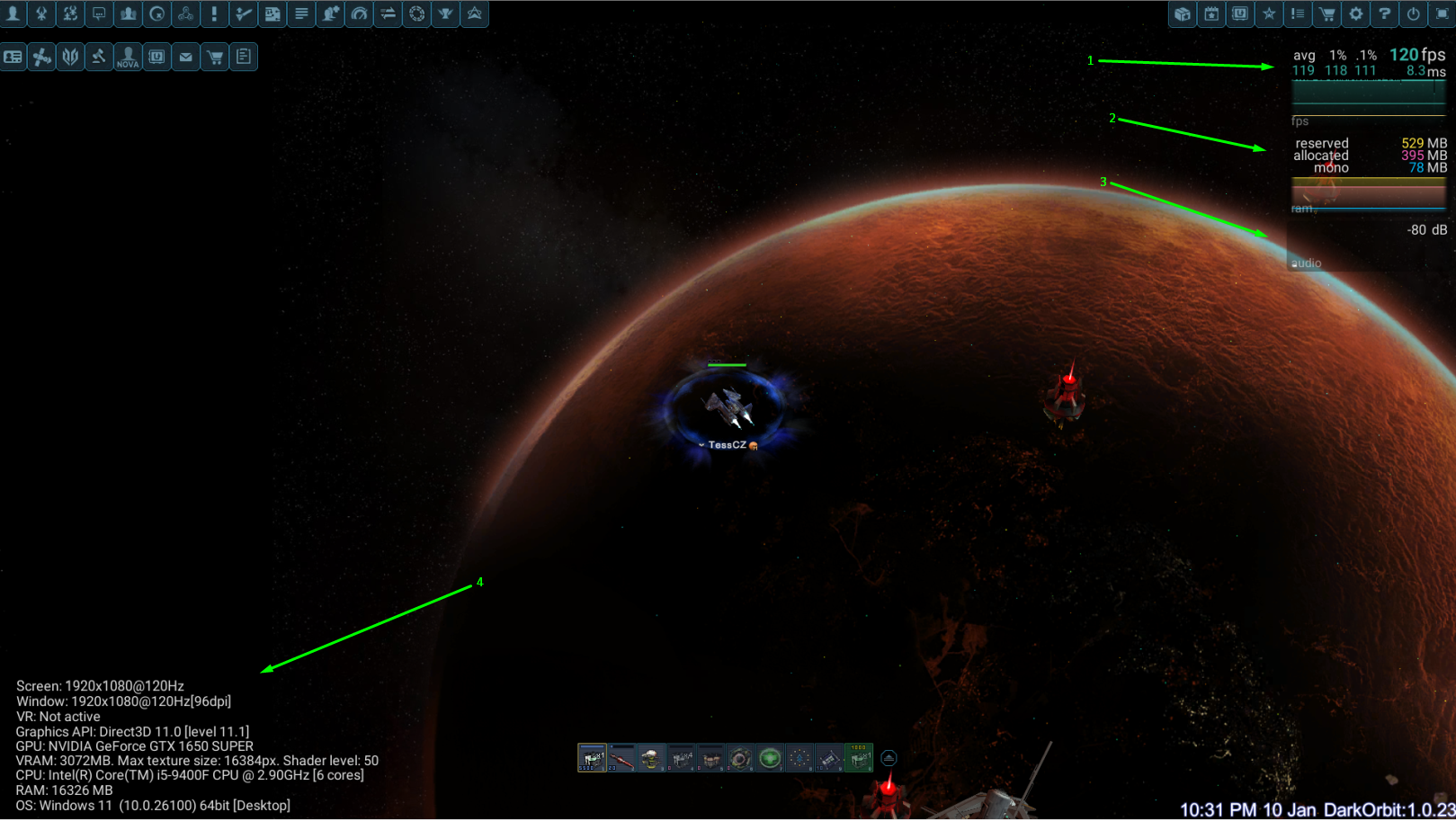1456x821 pixels.
Task: Open the clipboard list in second toolbar row
Action: (243, 57)
